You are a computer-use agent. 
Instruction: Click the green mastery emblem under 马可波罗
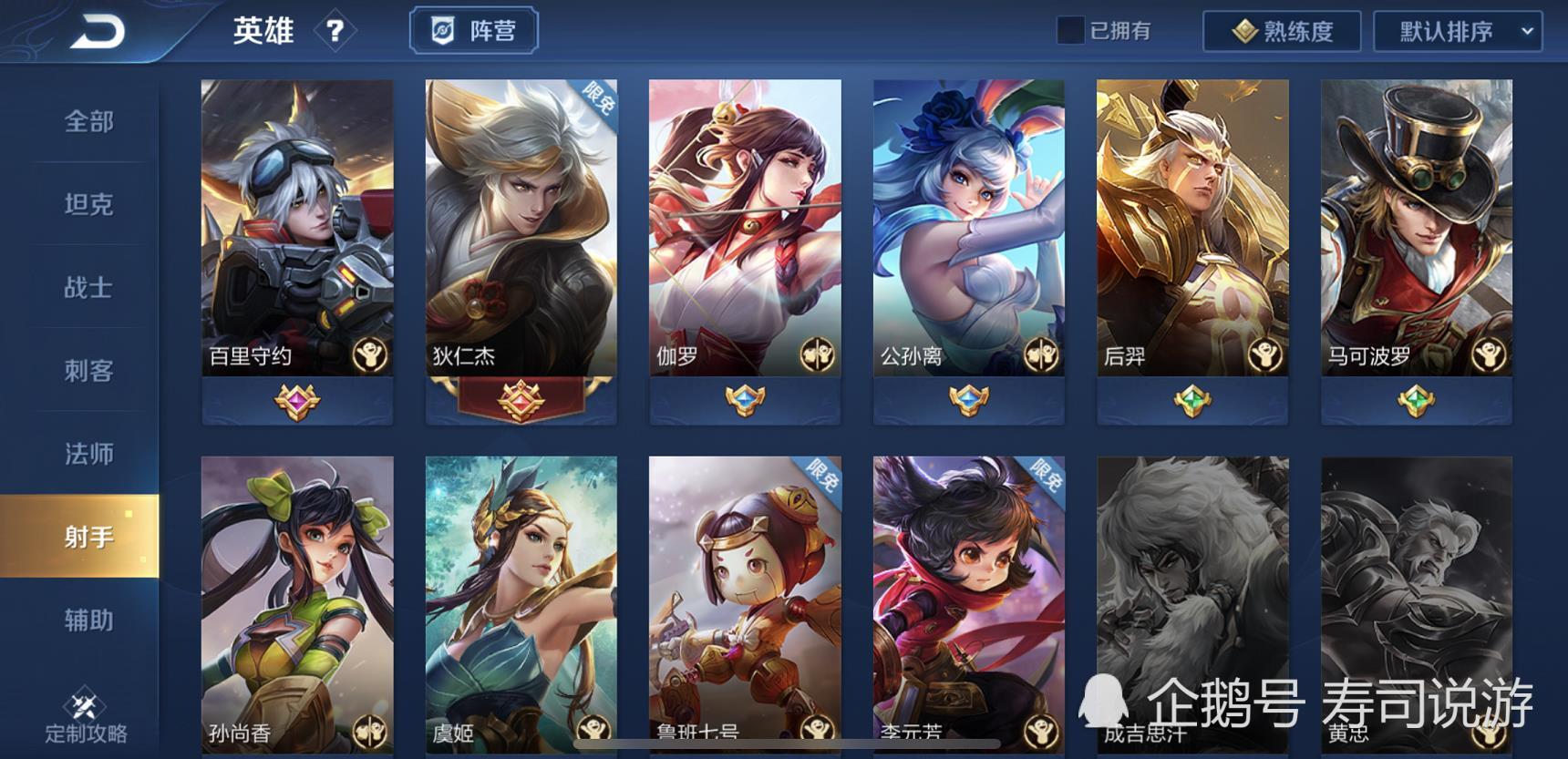[x=1416, y=402]
